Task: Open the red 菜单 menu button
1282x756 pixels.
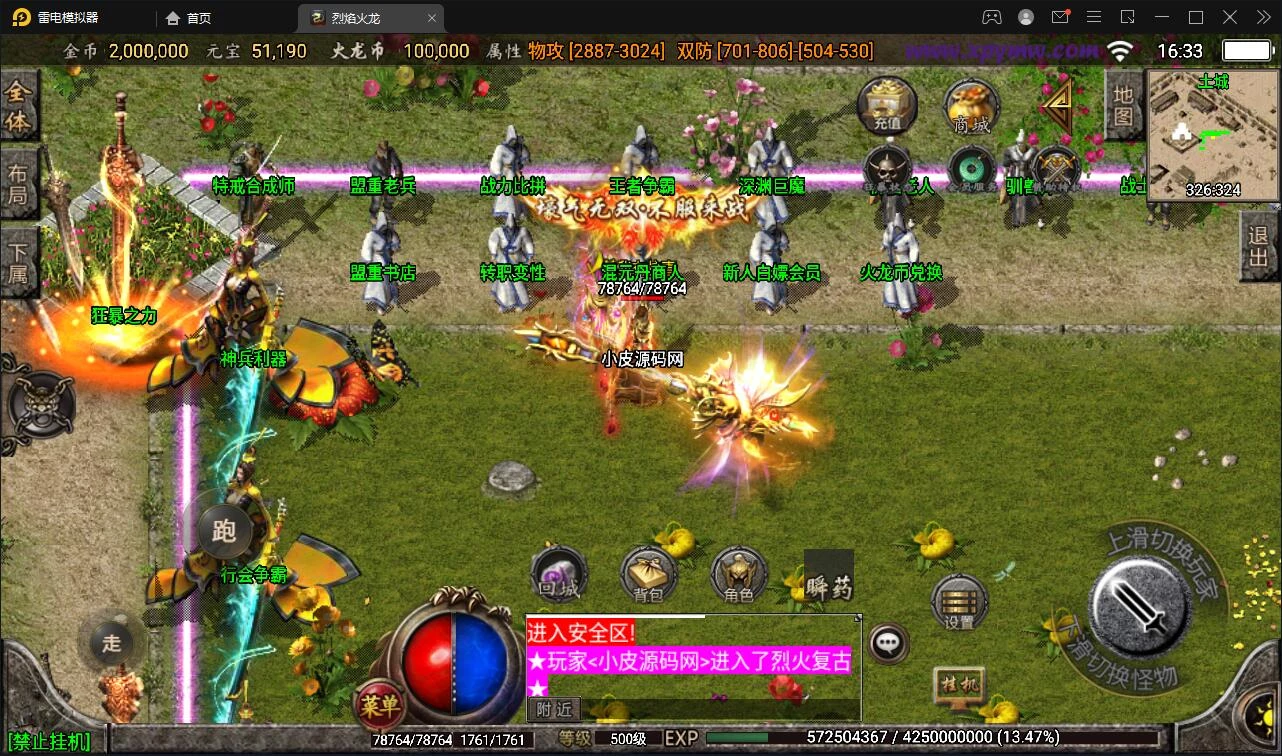Action: [x=380, y=706]
